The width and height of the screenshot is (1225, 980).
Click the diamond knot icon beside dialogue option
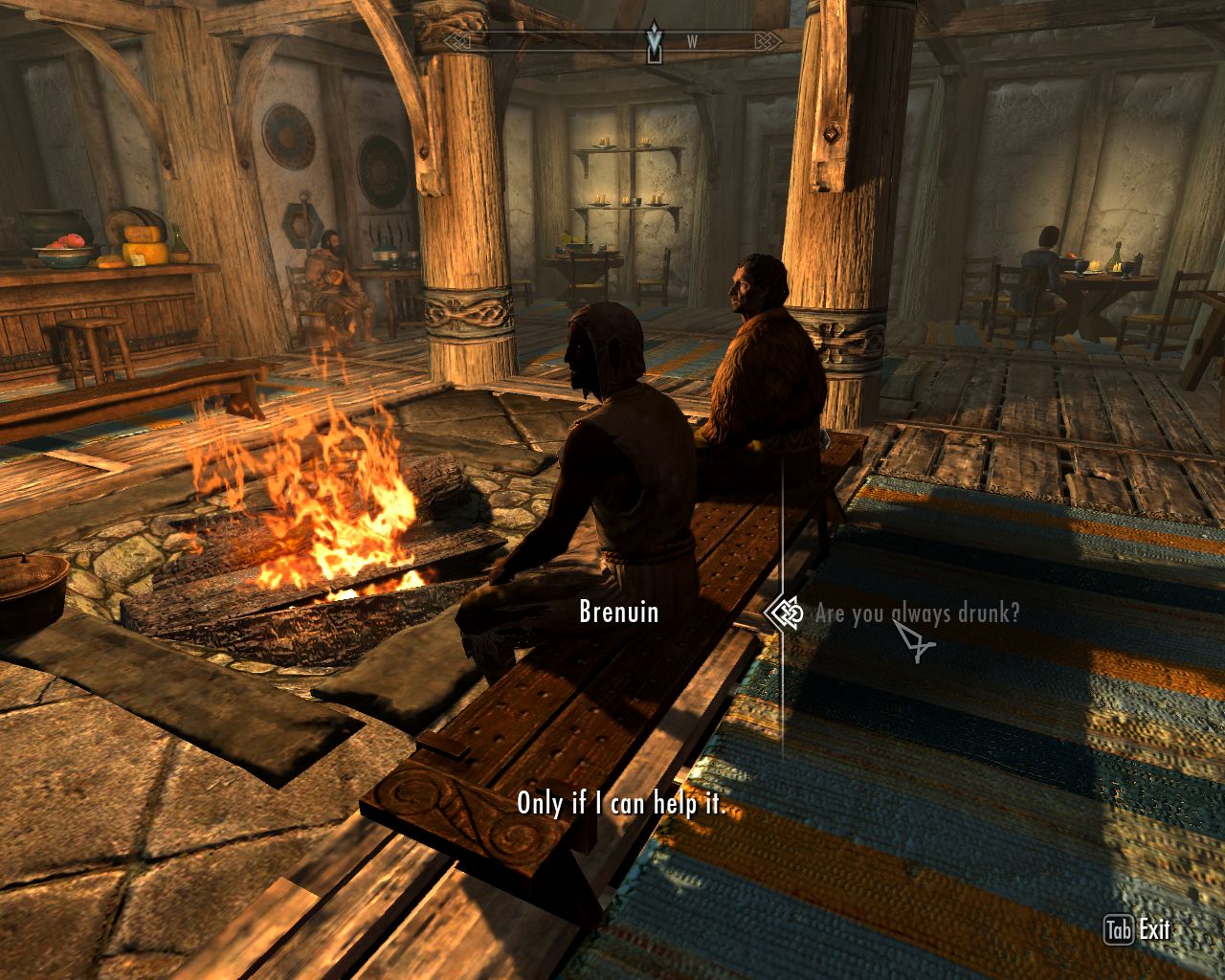pos(785,613)
